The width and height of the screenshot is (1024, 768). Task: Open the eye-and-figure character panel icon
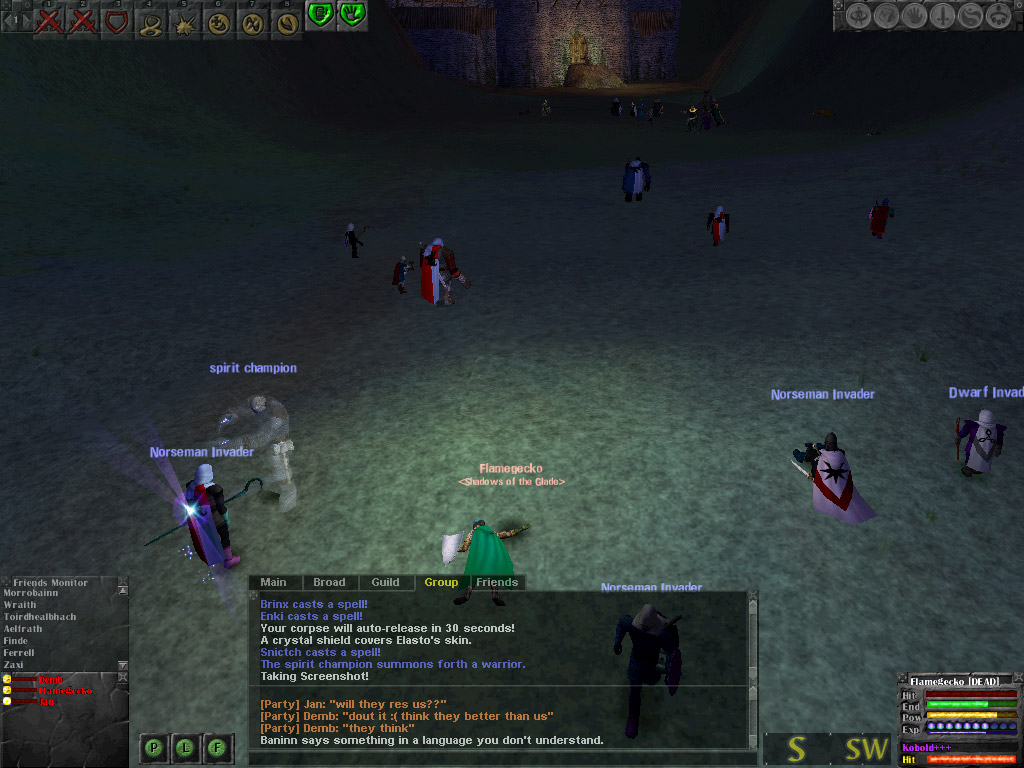[859, 16]
